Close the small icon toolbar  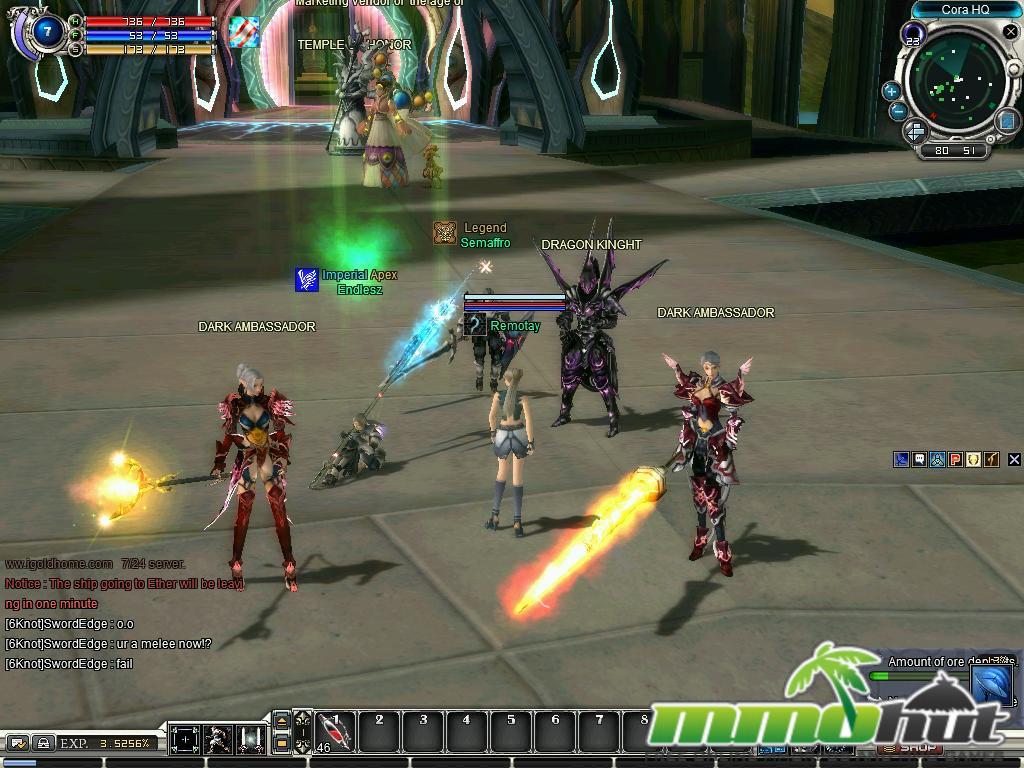[x=1012, y=460]
